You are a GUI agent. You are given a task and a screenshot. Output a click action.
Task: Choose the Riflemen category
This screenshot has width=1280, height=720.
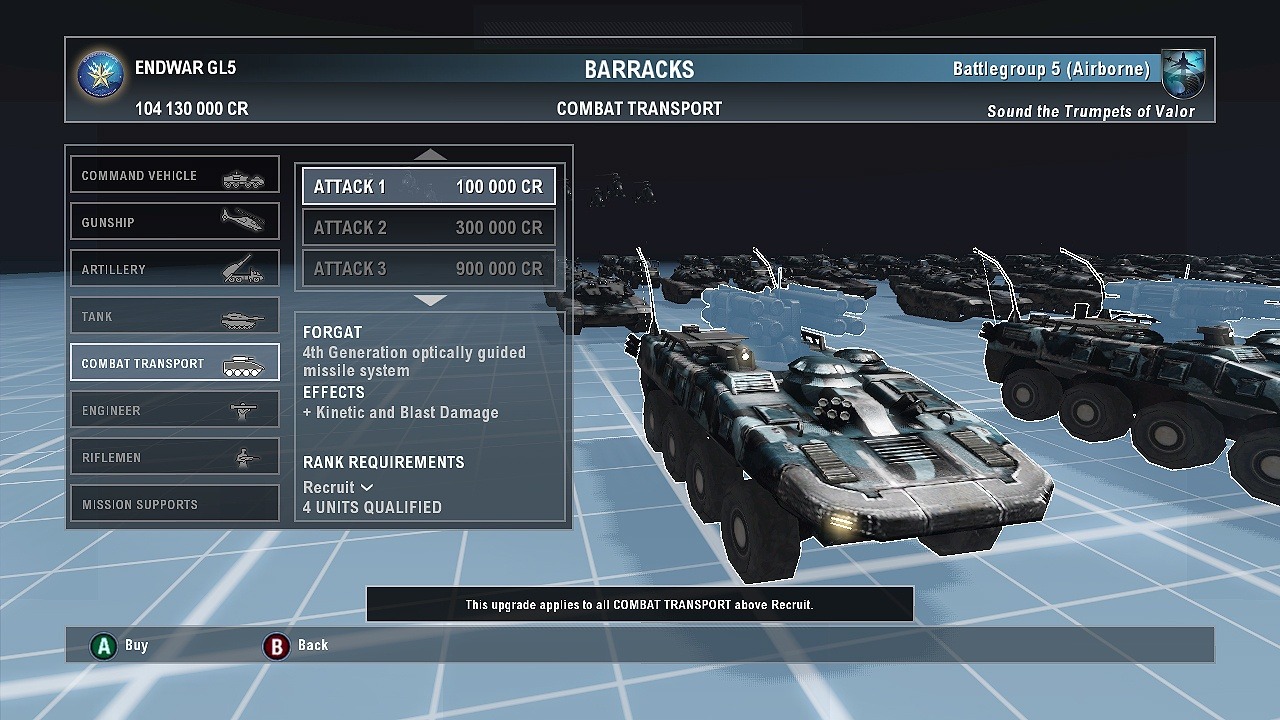tap(174, 457)
